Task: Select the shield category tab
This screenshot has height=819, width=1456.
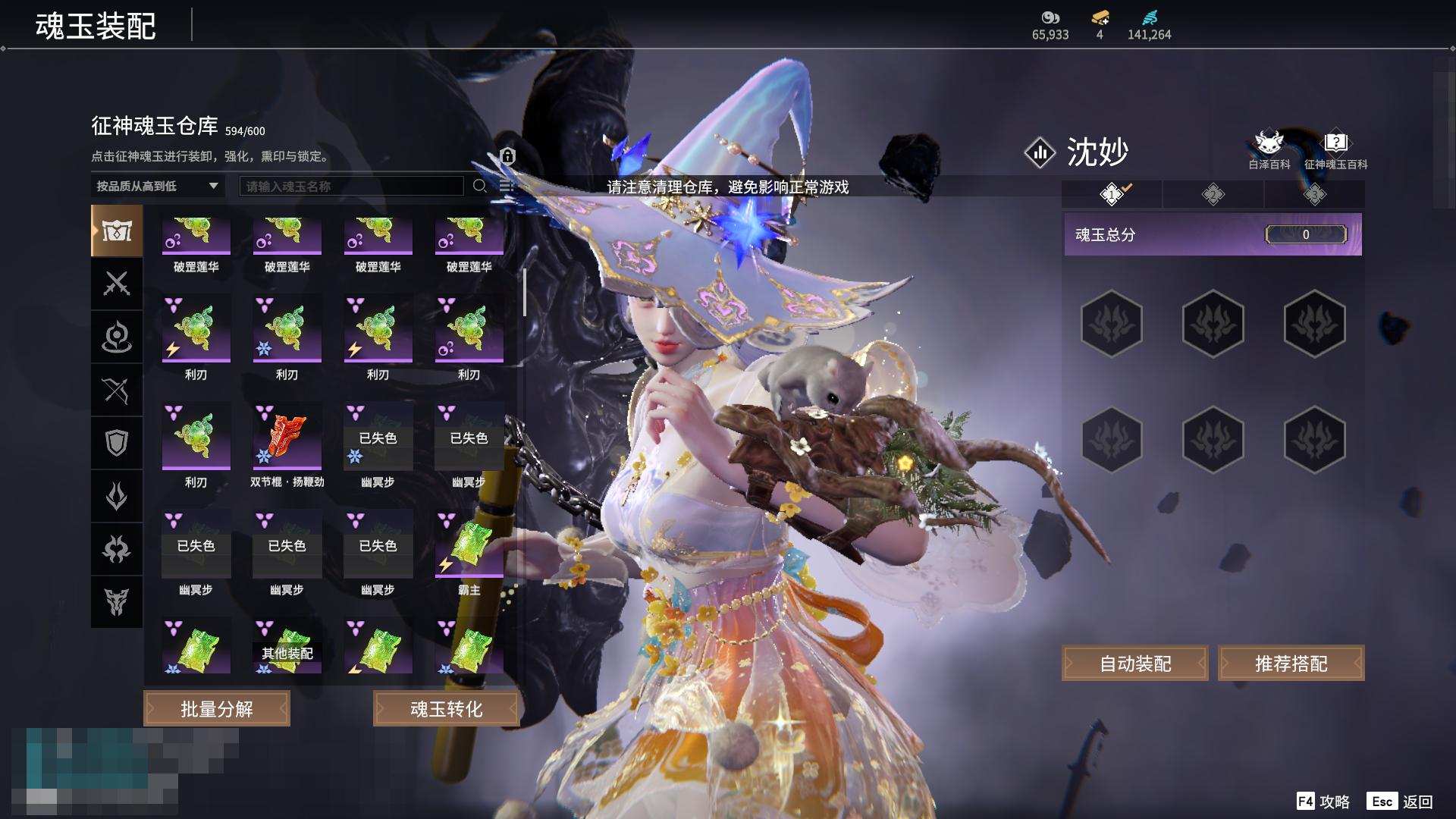Action: (117, 443)
